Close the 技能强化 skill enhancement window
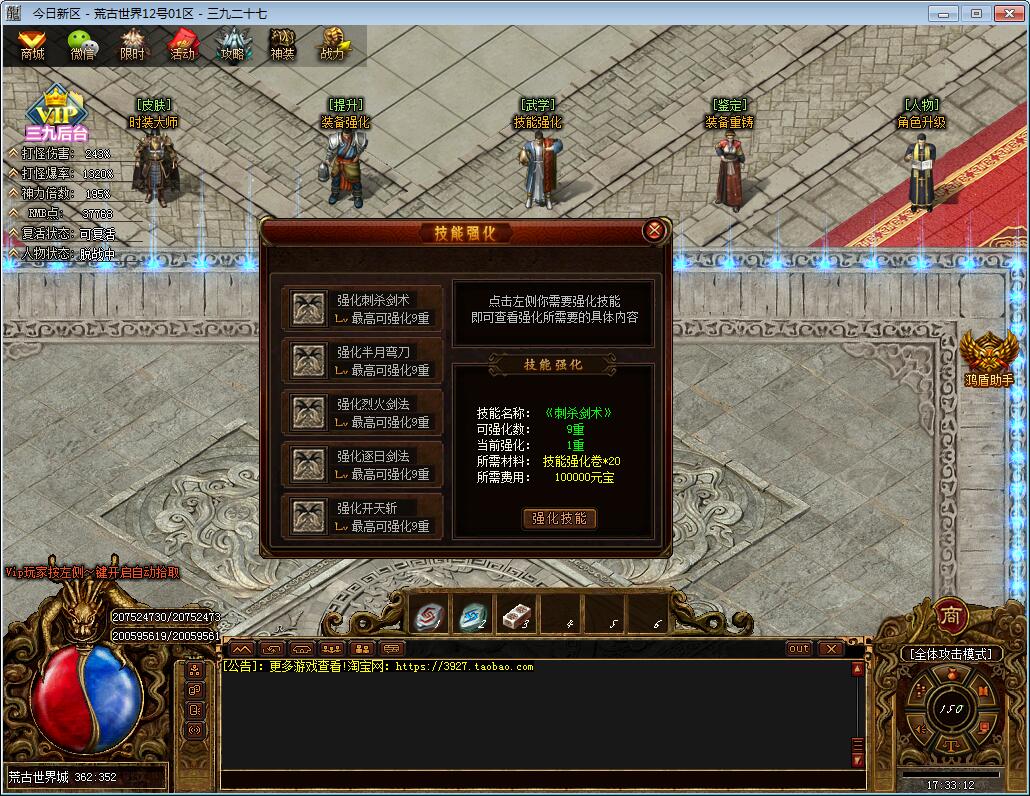The width and height of the screenshot is (1030, 796). [x=654, y=231]
